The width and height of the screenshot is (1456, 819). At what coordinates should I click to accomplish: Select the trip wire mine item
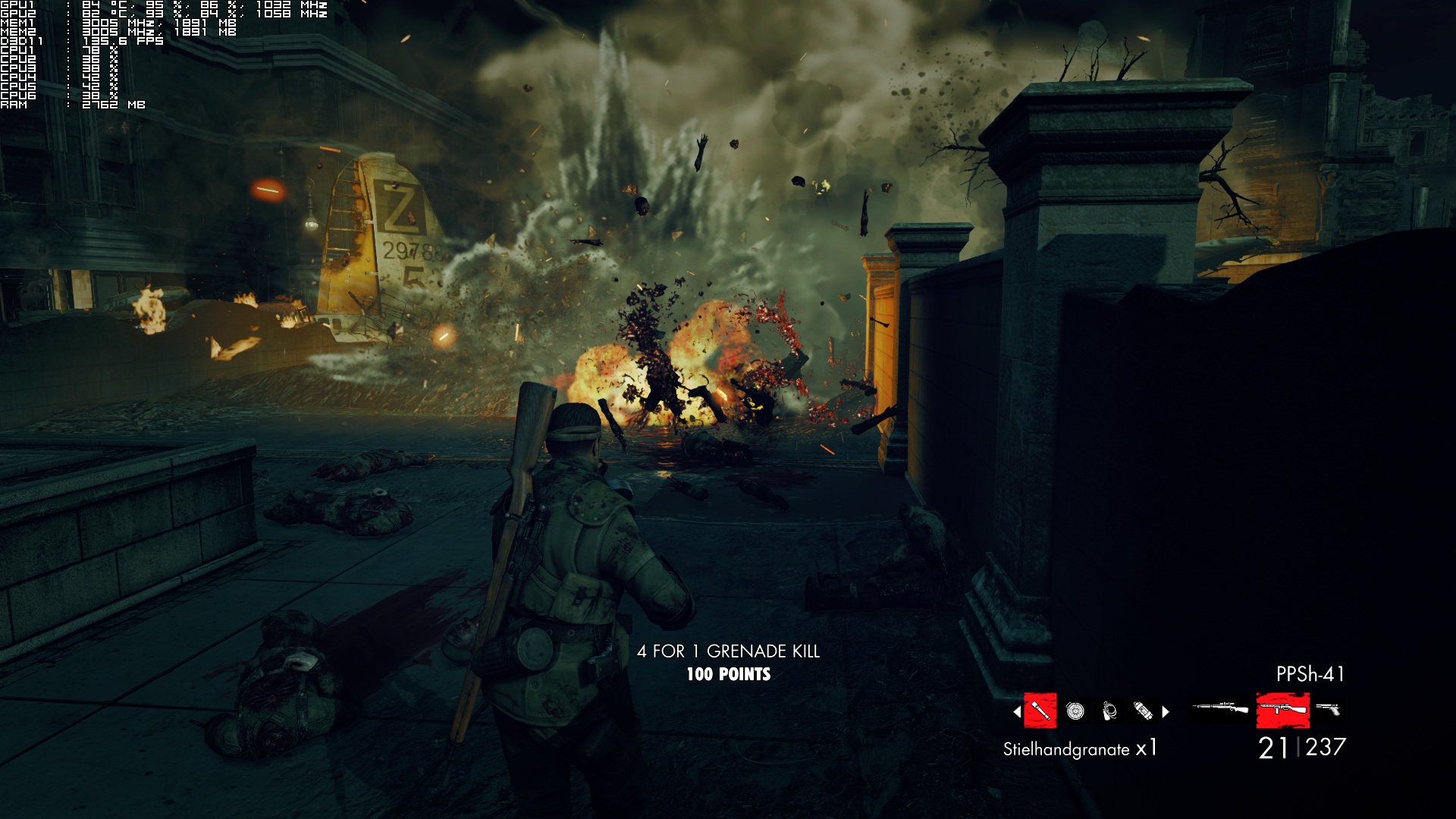click(x=1109, y=711)
